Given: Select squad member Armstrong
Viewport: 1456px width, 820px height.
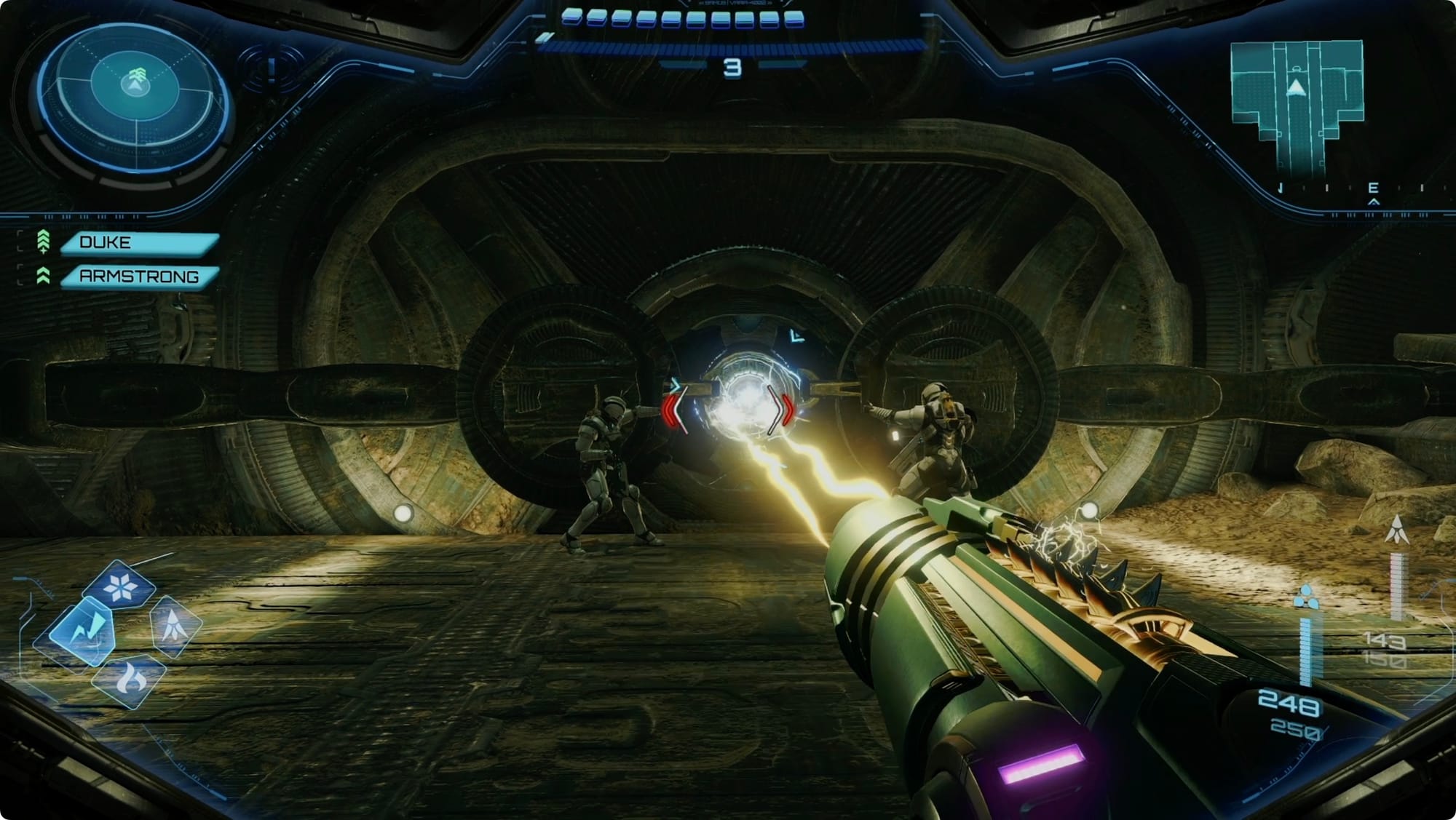Looking at the screenshot, I should (x=138, y=276).
